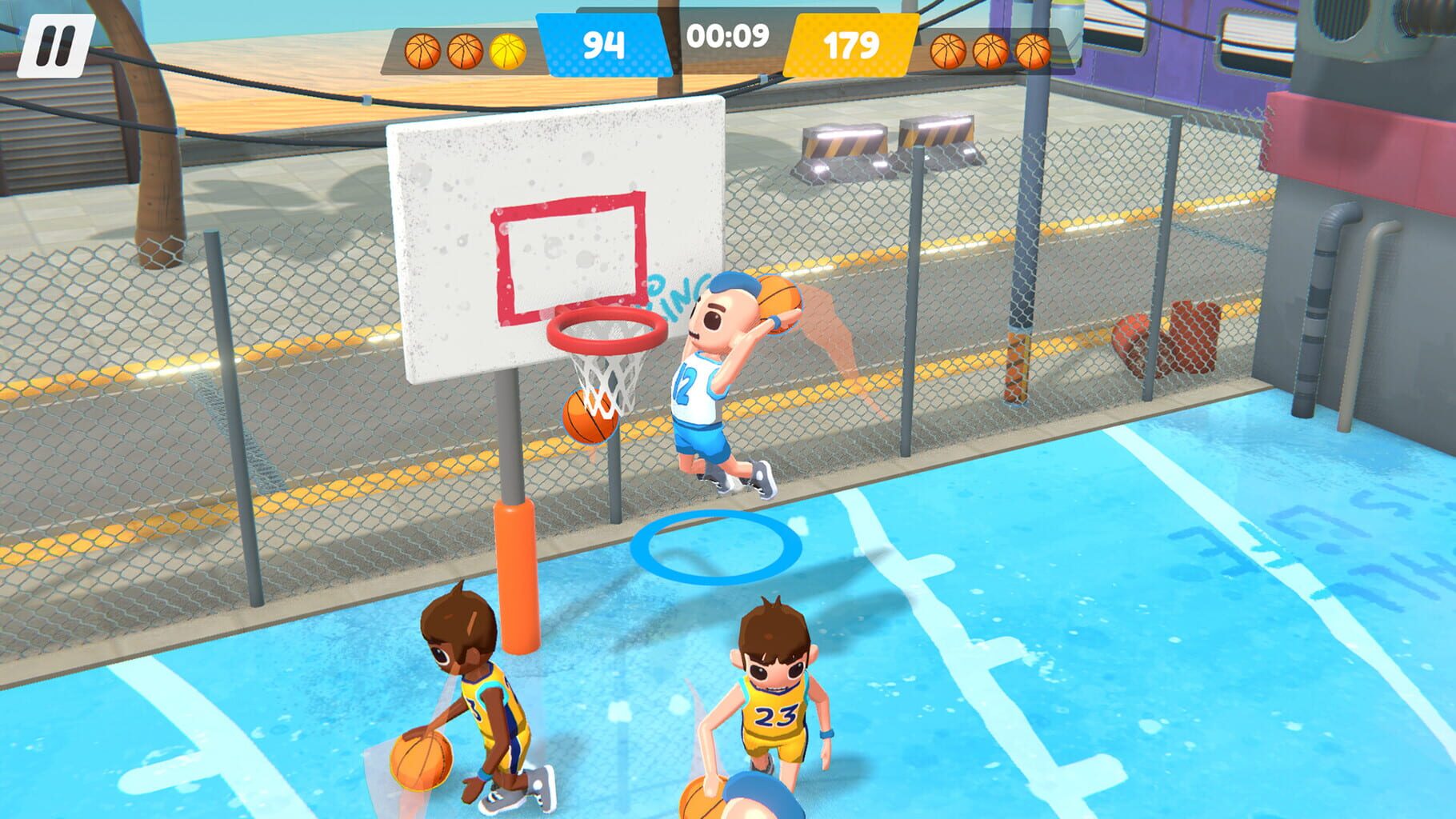
Task: Expand the orange score panel showing 179
Action: click(850, 46)
